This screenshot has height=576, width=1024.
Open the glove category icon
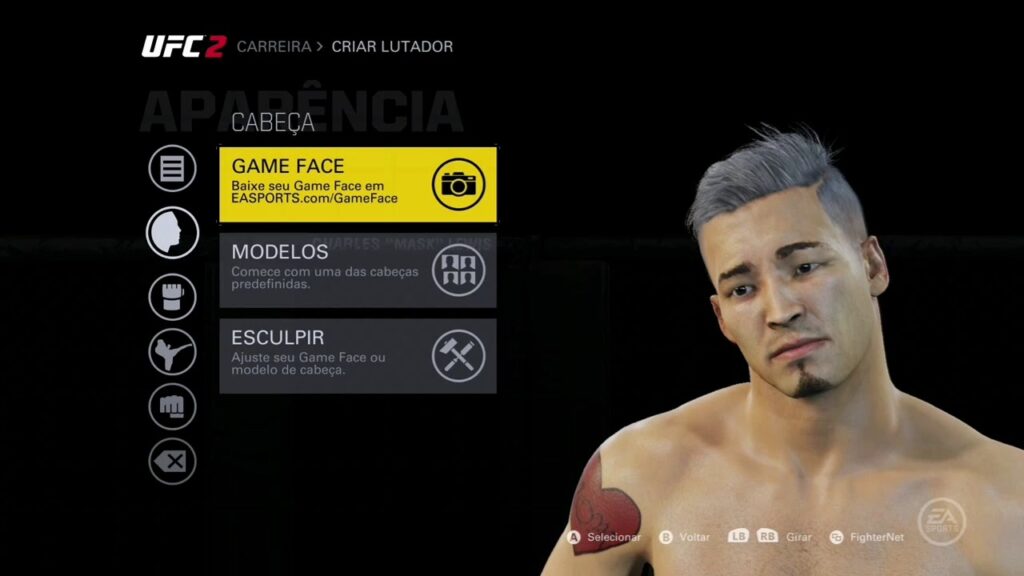pos(172,297)
